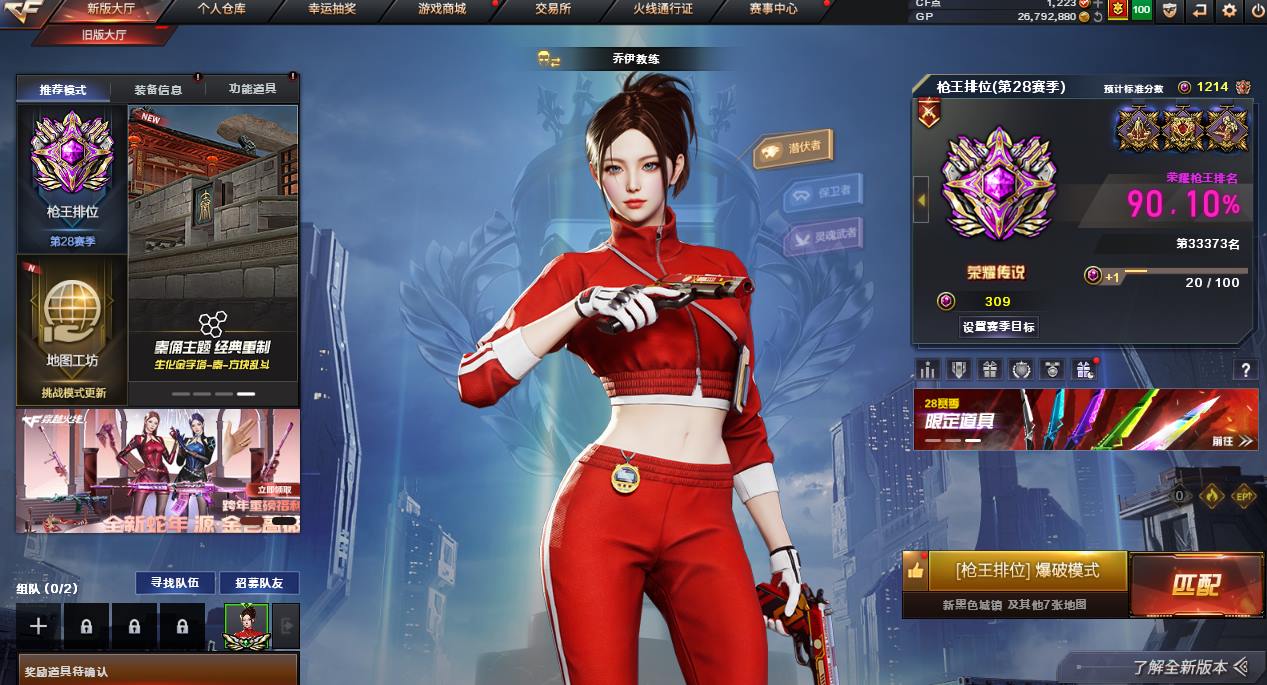Click the power icon to exit
The width and height of the screenshot is (1267, 685).
point(1257,11)
